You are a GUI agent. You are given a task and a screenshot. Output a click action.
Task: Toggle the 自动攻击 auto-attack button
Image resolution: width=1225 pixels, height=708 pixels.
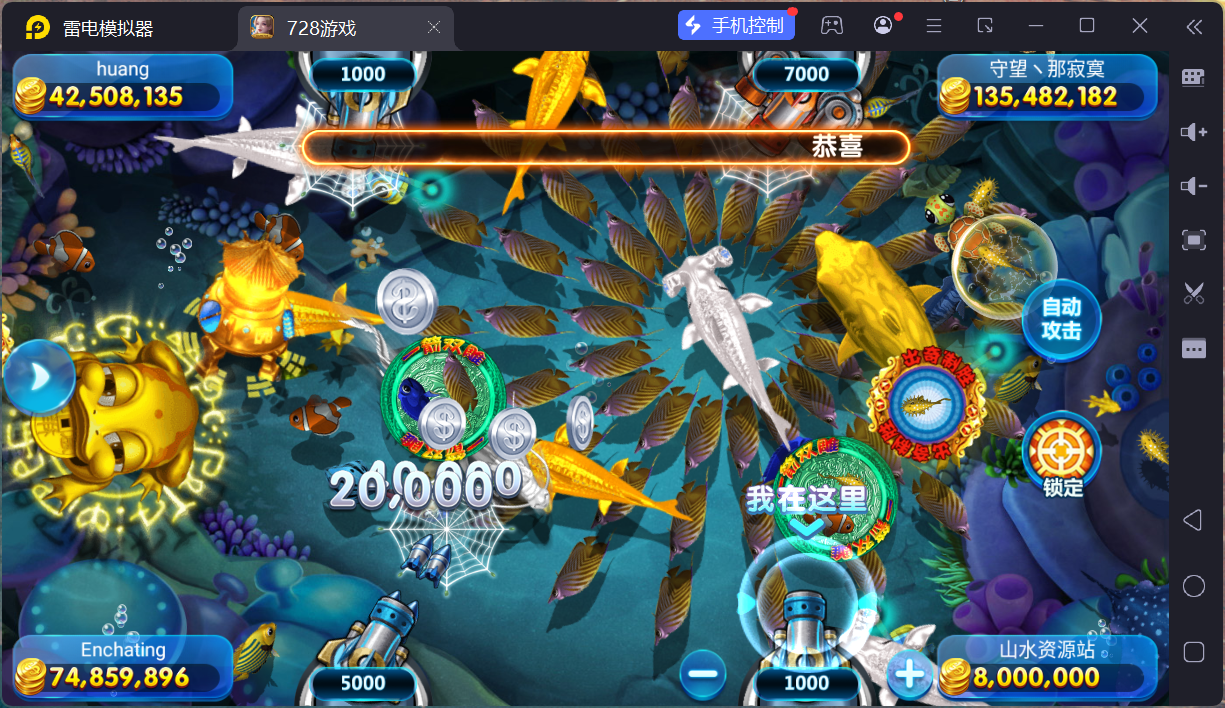1061,319
